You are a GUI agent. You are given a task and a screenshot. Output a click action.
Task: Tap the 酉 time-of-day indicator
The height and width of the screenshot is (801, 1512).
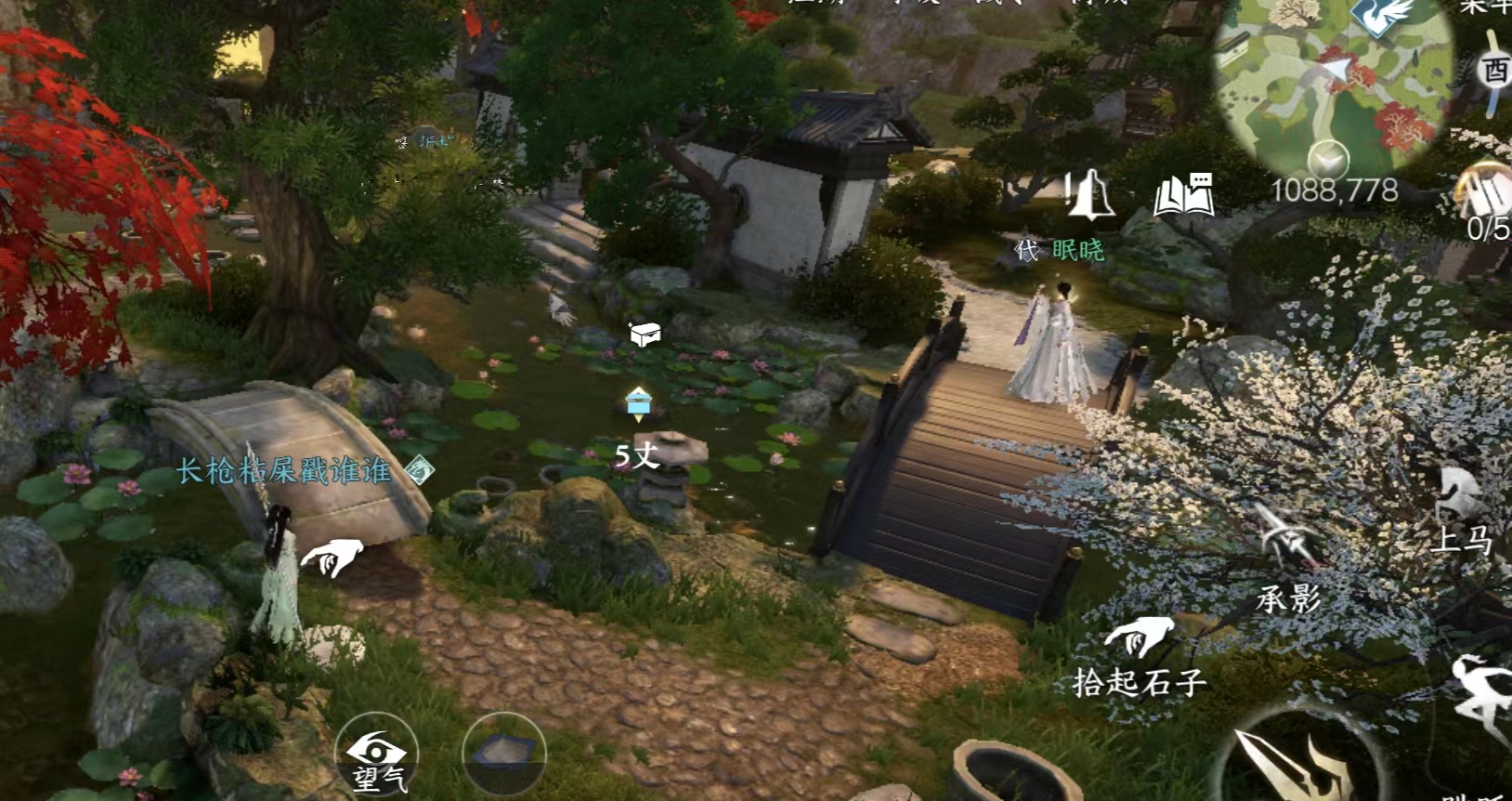tap(1494, 71)
